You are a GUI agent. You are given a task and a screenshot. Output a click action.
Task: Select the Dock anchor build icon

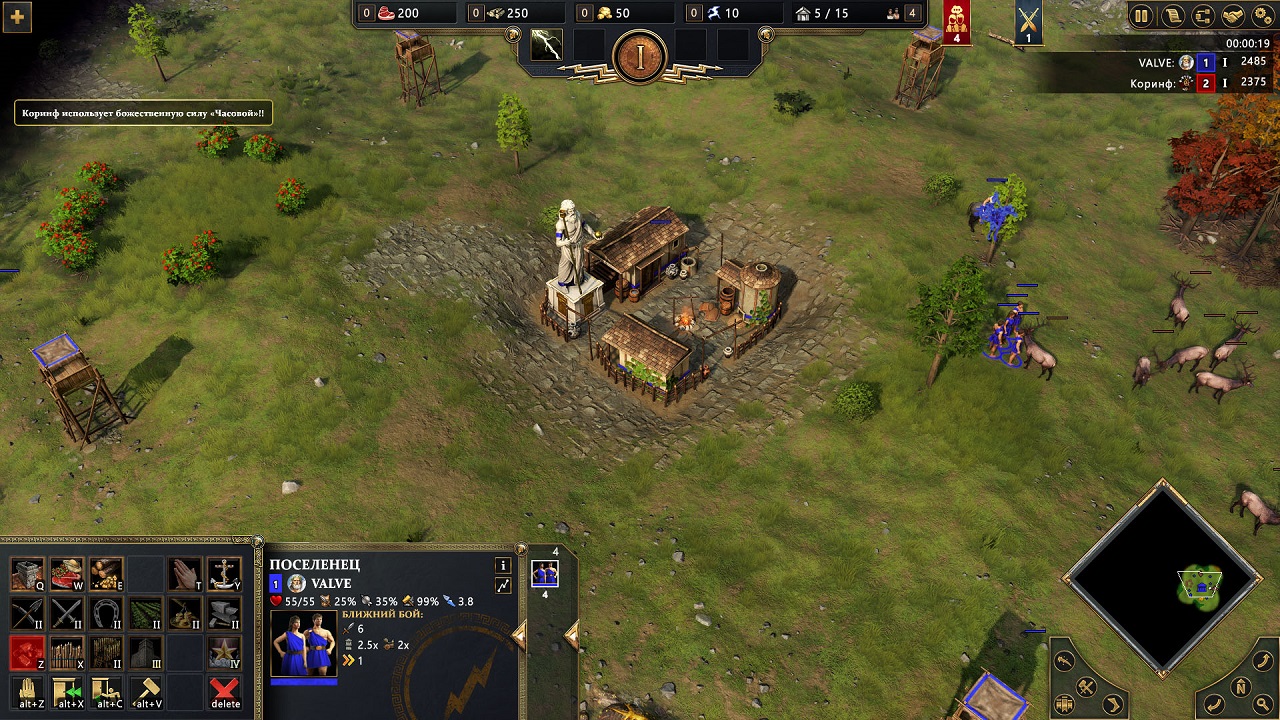coord(223,574)
